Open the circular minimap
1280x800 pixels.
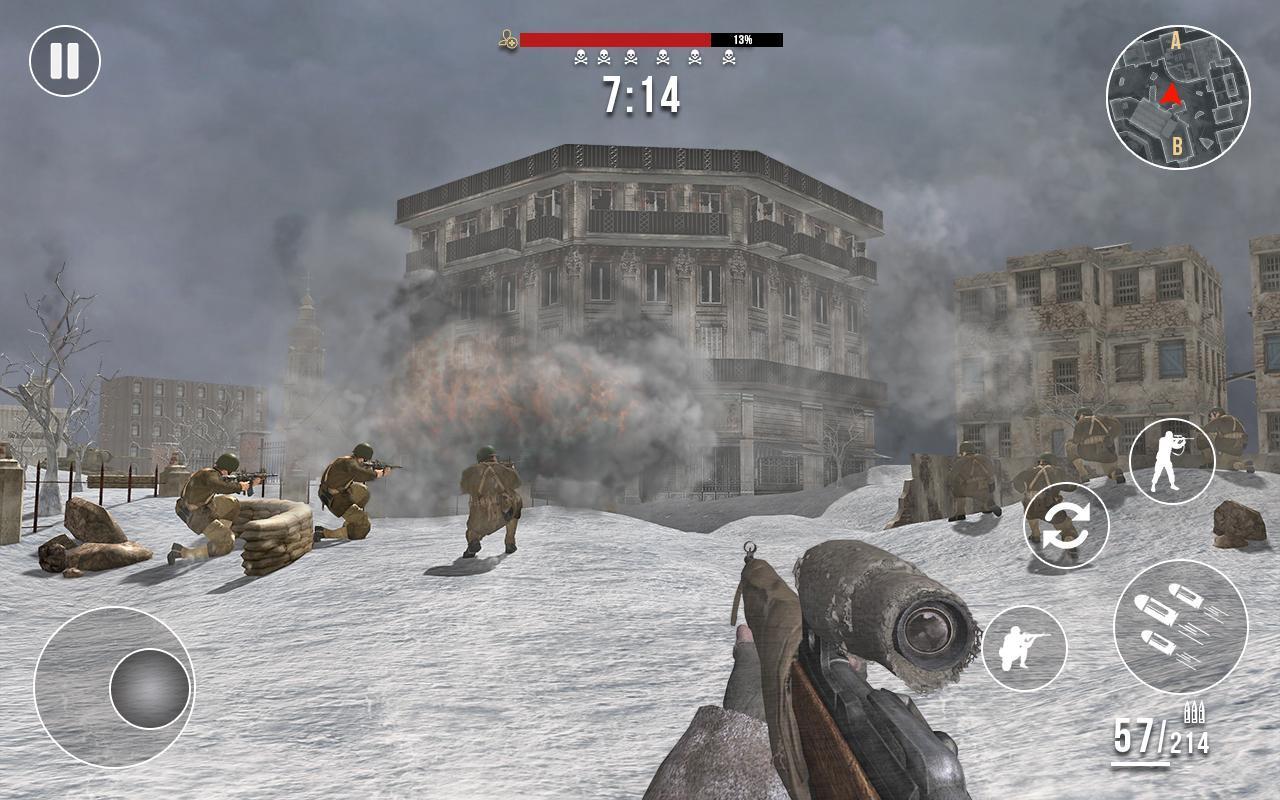pyautogui.click(x=1177, y=97)
